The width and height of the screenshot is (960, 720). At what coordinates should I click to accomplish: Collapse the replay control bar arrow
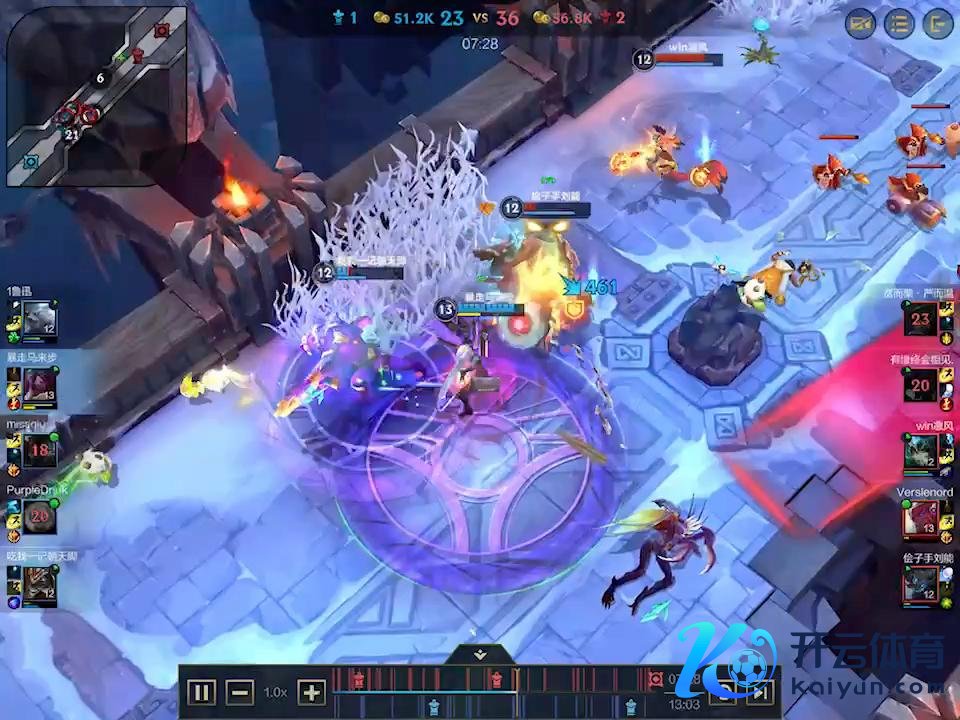pos(480,654)
